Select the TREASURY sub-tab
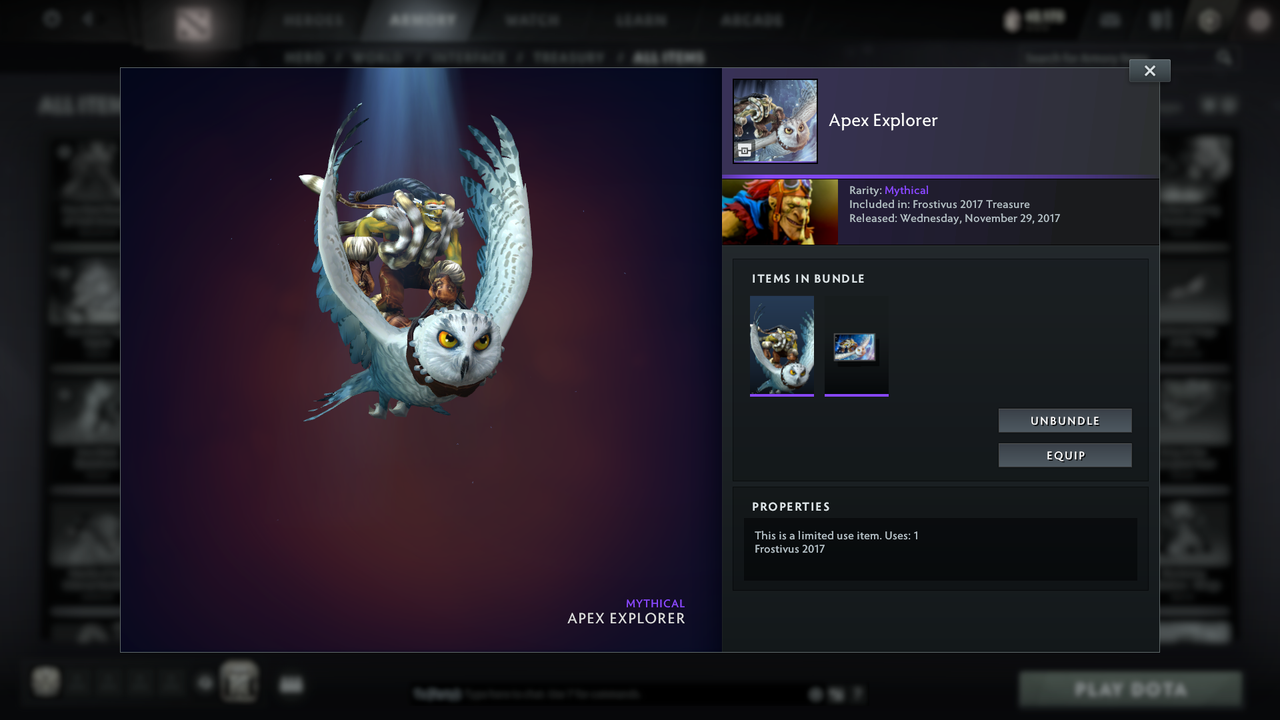 (x=571, y=57)
